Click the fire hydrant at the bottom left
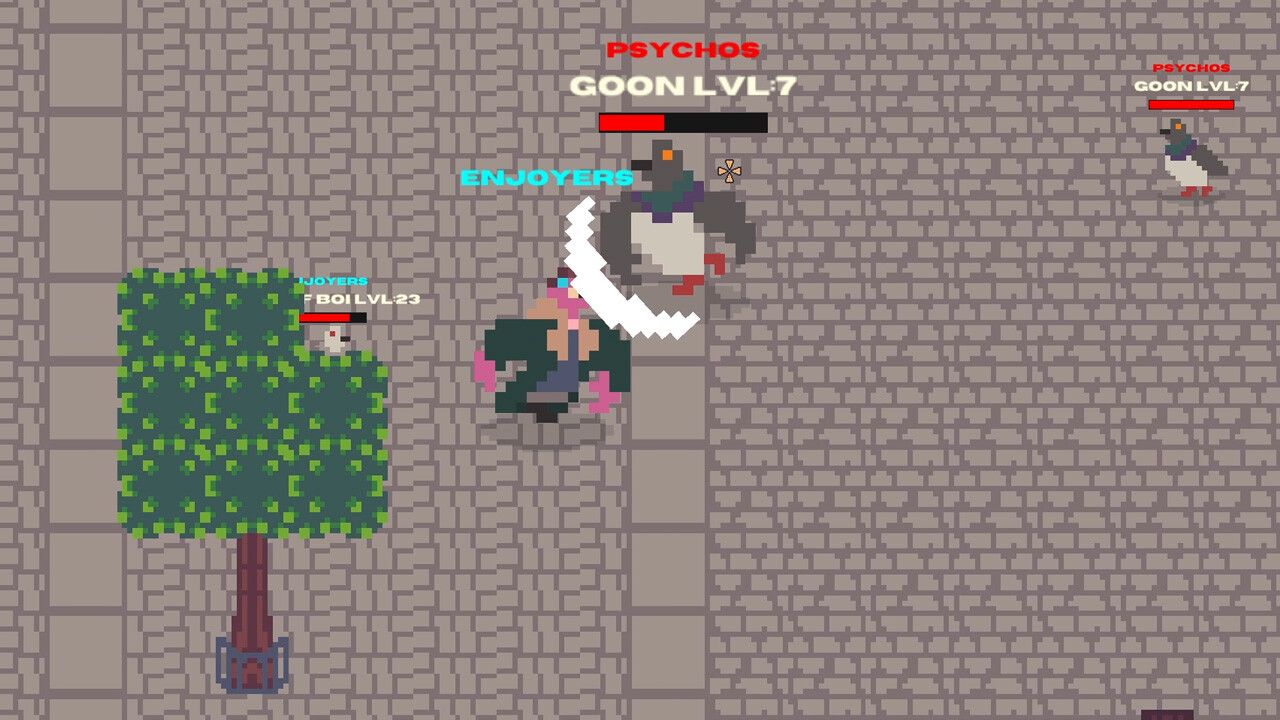The height and width of the screenshot is (720, 1280). click(252, 665)
